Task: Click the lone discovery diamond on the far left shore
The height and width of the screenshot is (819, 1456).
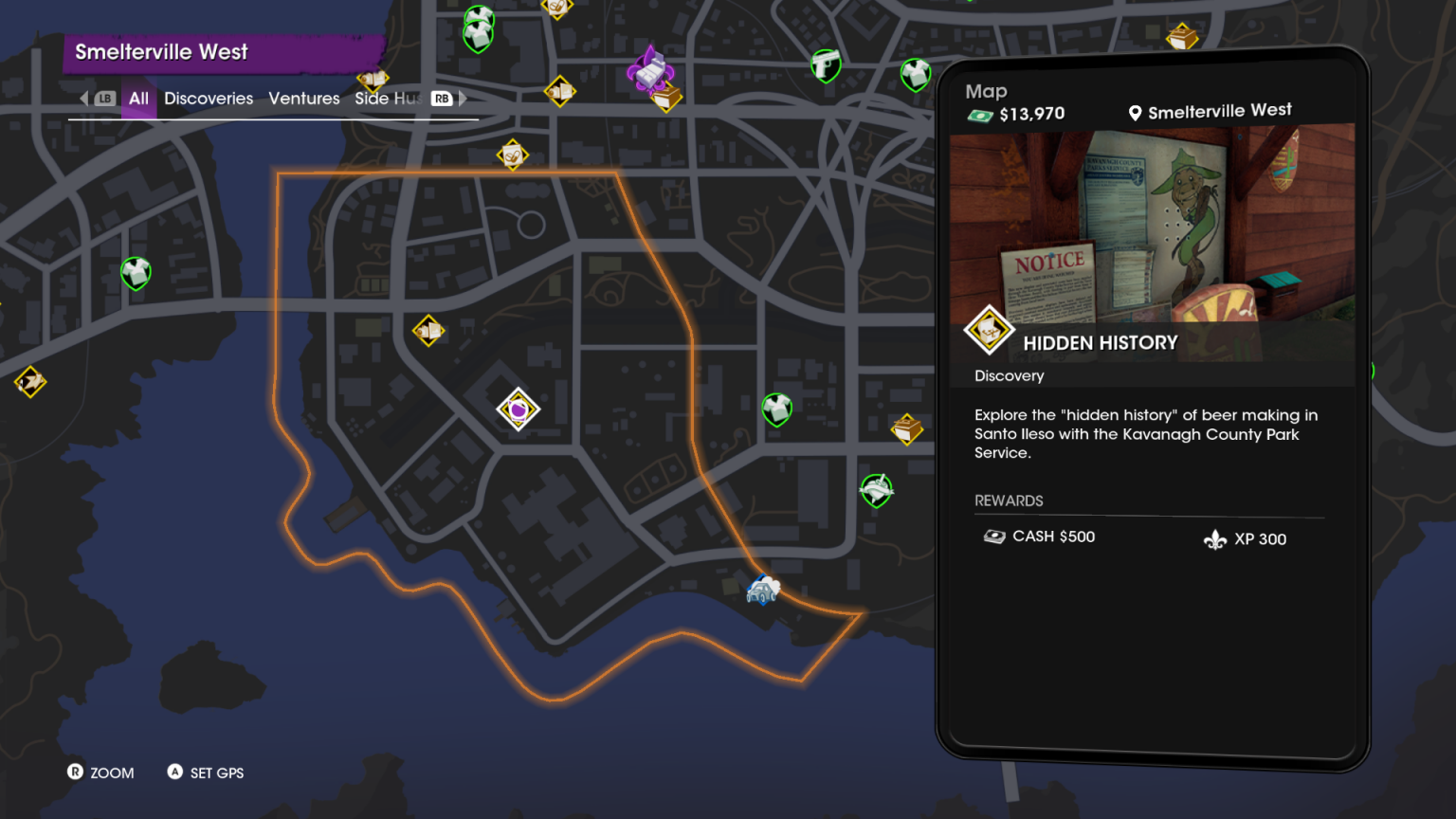Action: (x=31, y=383)
